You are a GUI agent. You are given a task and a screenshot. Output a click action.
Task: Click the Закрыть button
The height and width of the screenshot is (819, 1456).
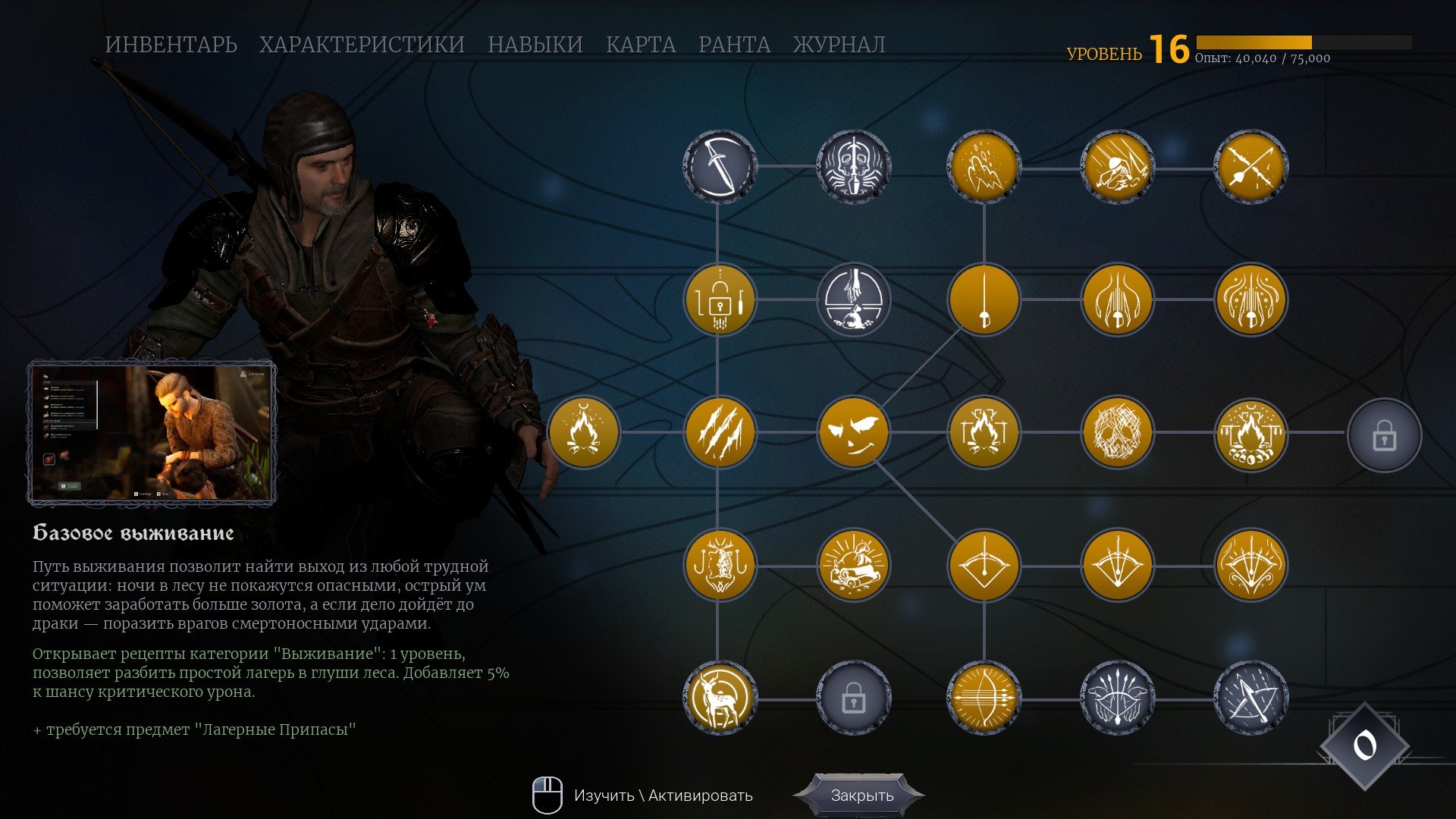click(861, 795)
